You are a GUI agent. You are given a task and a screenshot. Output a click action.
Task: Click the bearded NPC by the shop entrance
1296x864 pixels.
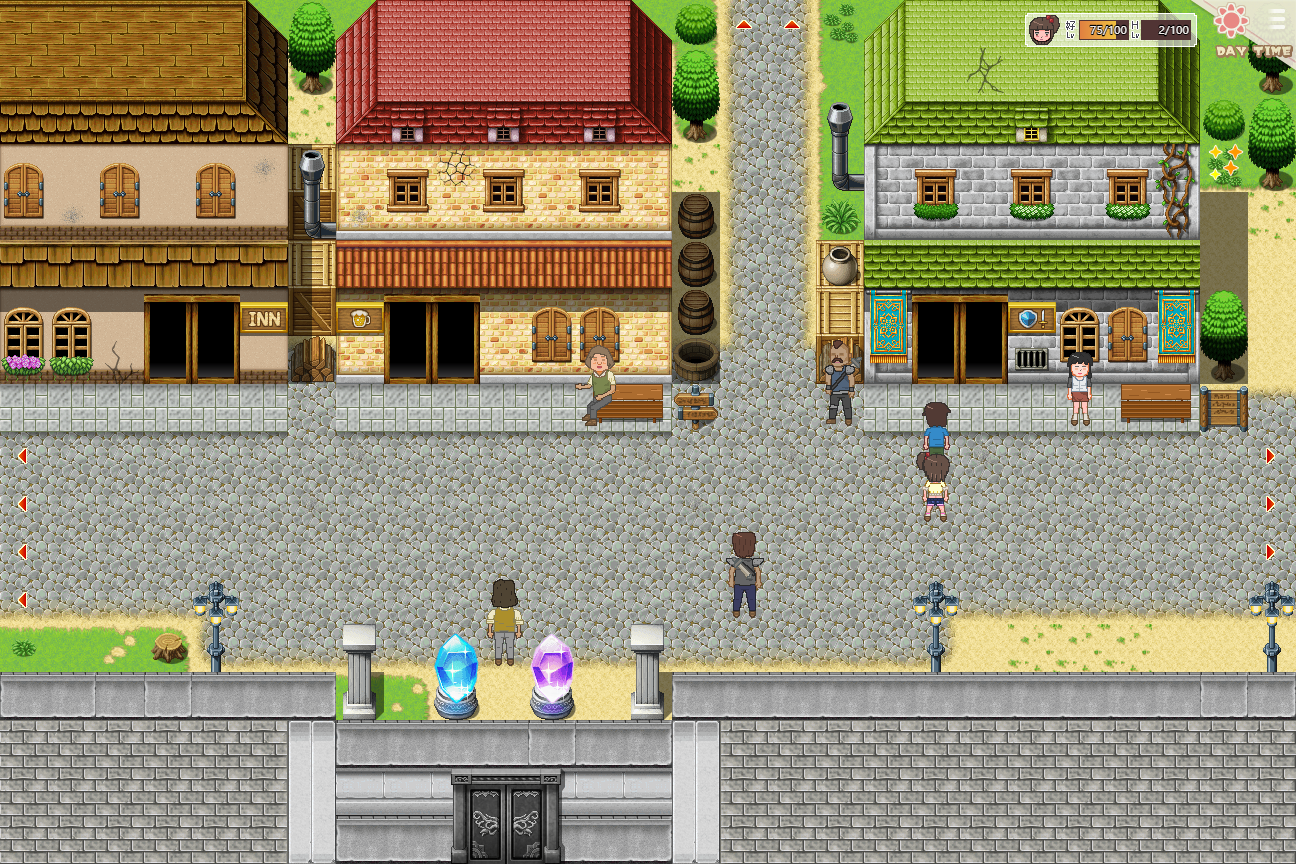click(838, 377)
